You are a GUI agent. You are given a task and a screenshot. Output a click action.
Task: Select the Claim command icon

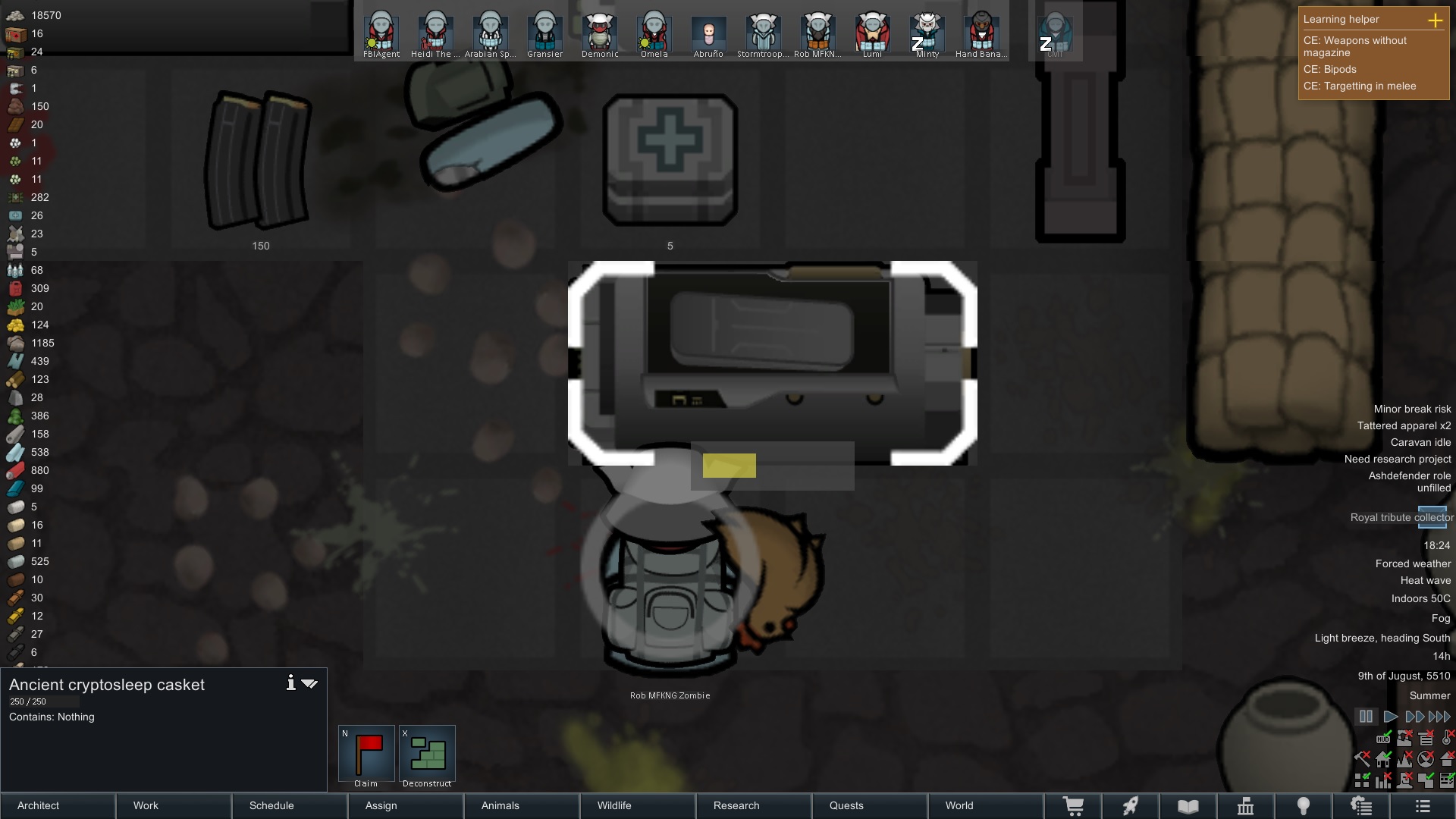tap(366, 755)
